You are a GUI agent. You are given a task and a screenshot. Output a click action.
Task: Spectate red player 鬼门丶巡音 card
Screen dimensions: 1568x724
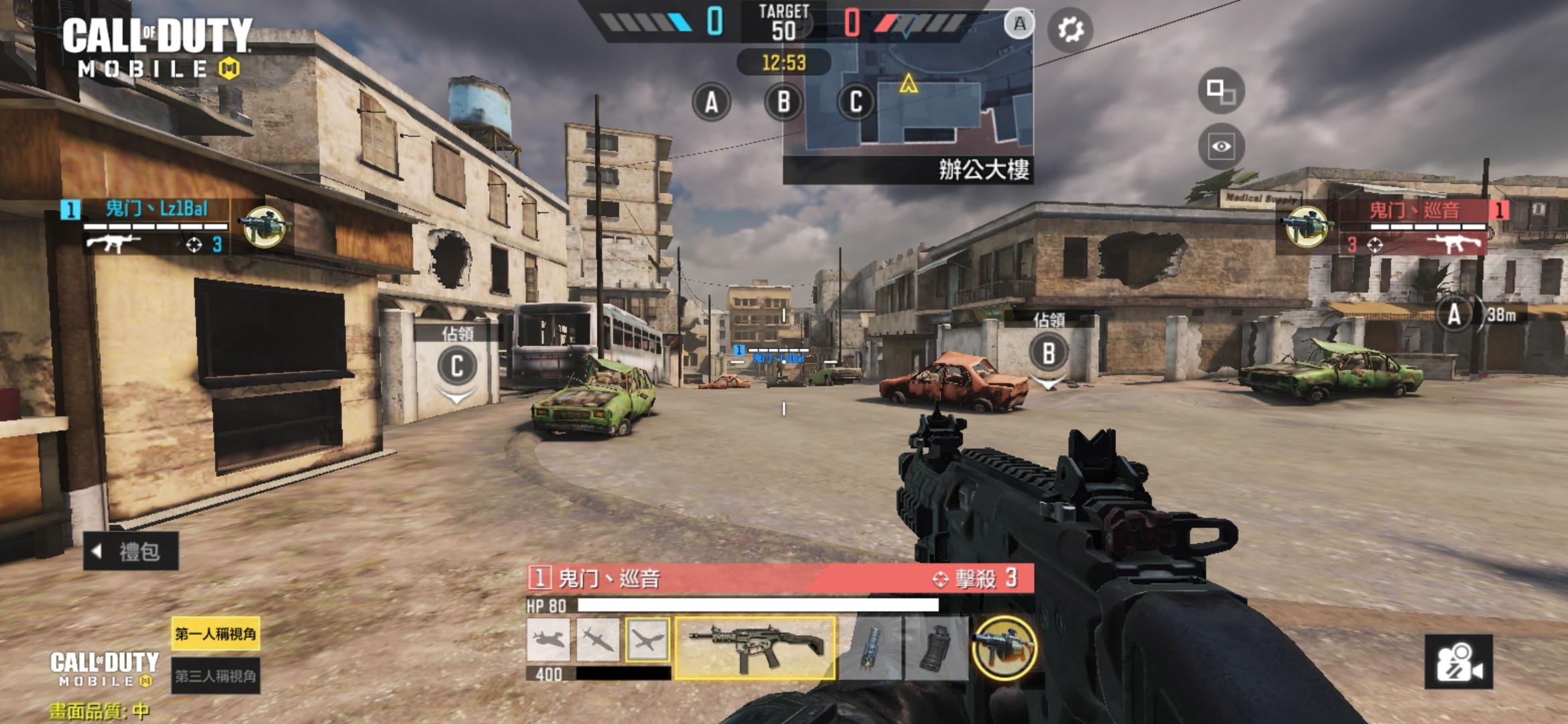[x=1407, y=228]
